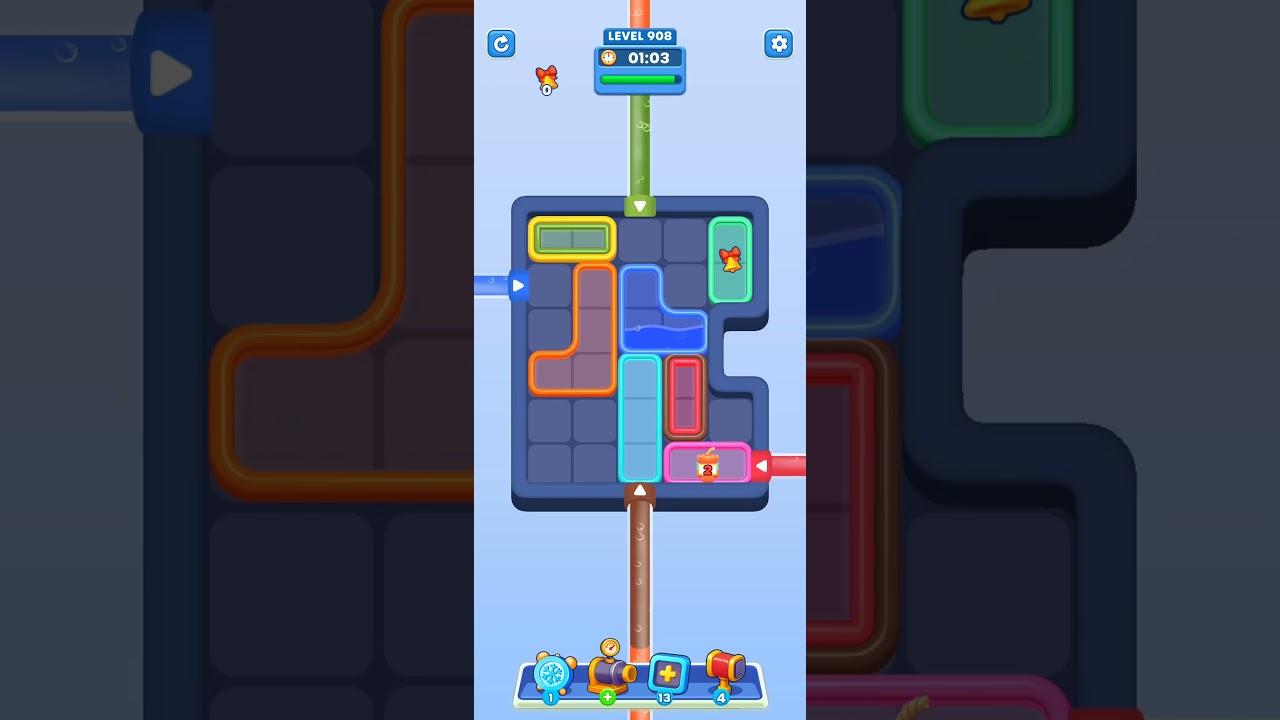Tap the green pipe arrow entering the board
This screenshot has width=1280, height=720.
click(x=640, y=205)
